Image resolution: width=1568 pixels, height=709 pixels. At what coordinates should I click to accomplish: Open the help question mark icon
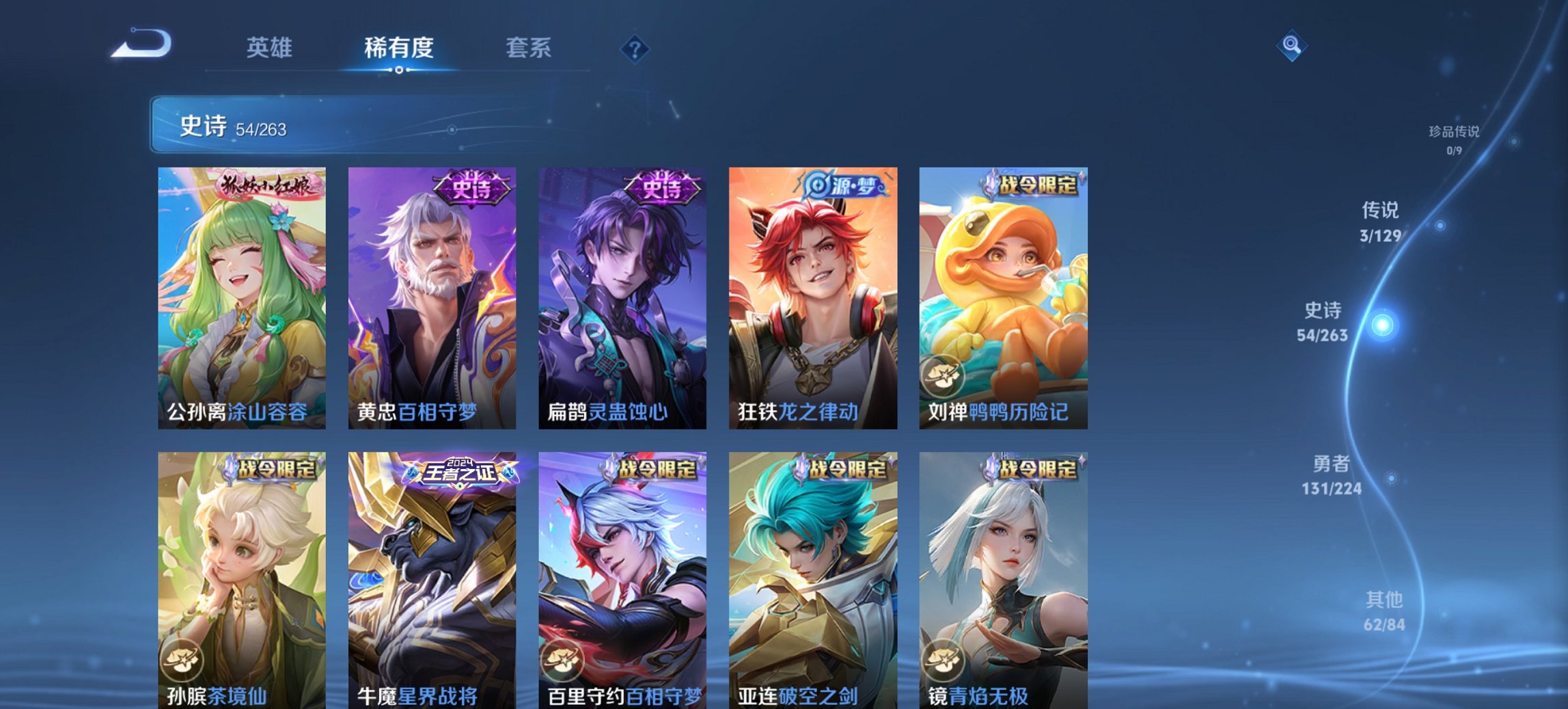pyautogui.click(x=634, y=49)
